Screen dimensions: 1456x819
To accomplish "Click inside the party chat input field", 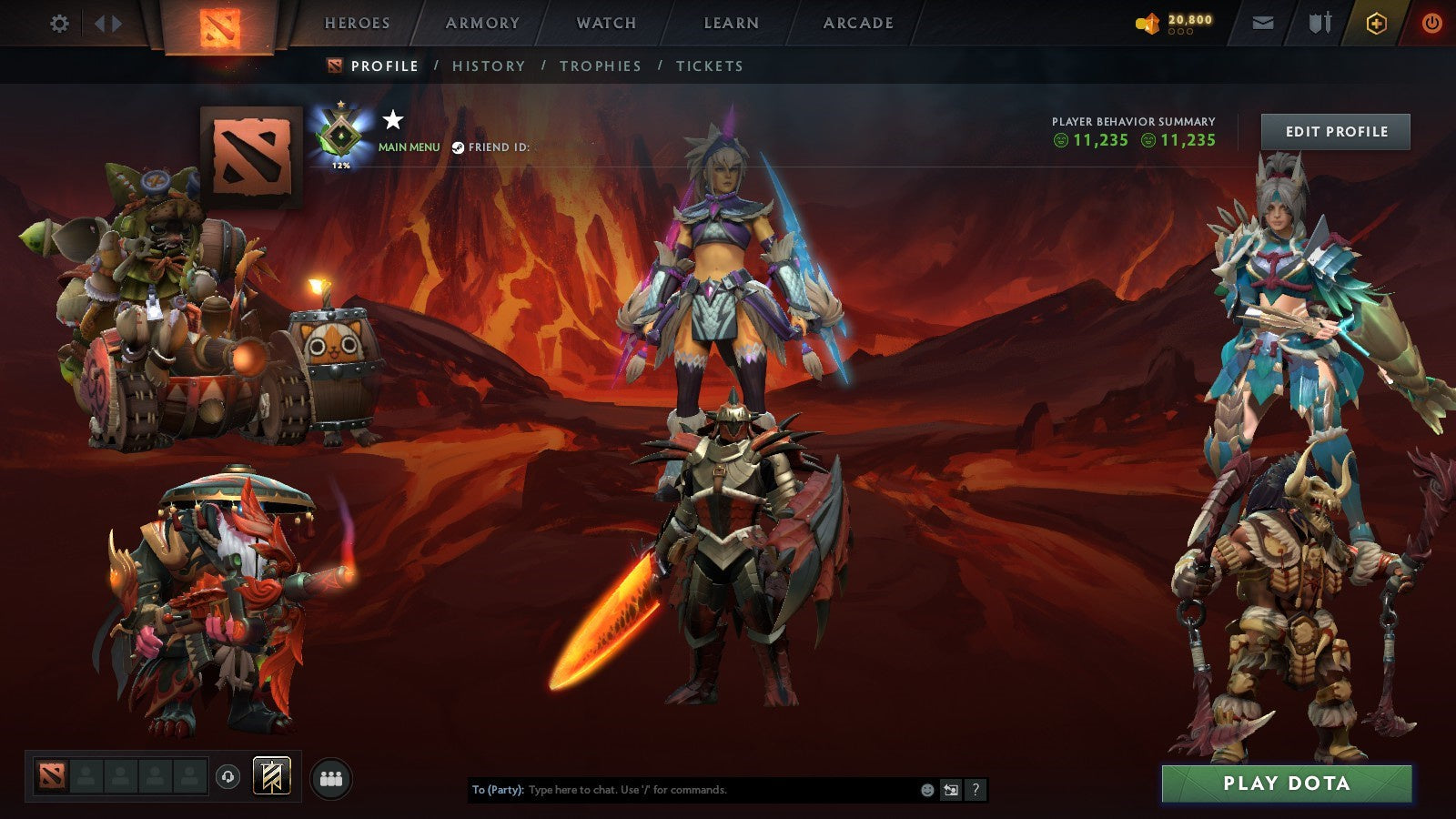I will pyautogui.click(x=682, y=790).
